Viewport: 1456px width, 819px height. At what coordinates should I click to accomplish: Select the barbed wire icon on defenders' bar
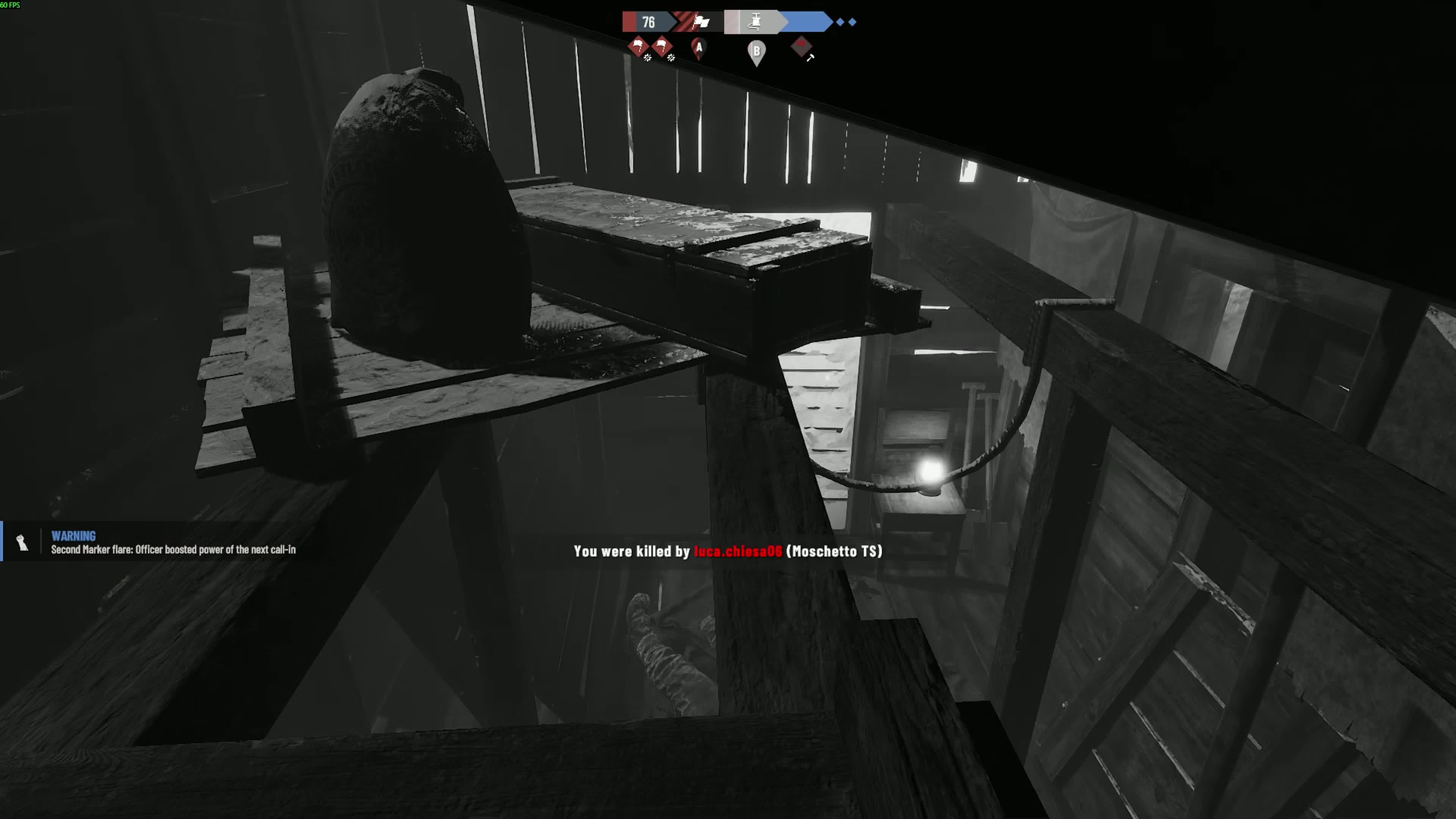click(x=755, y=22)
